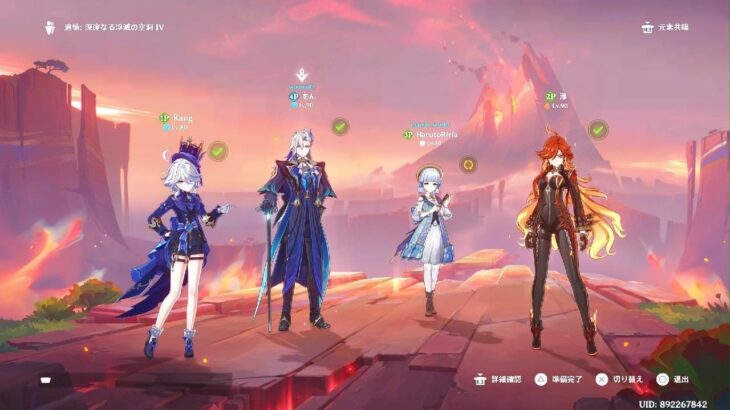Select player 1P Rang's nameplate
The image size is (730, 410).
point(177,118)
